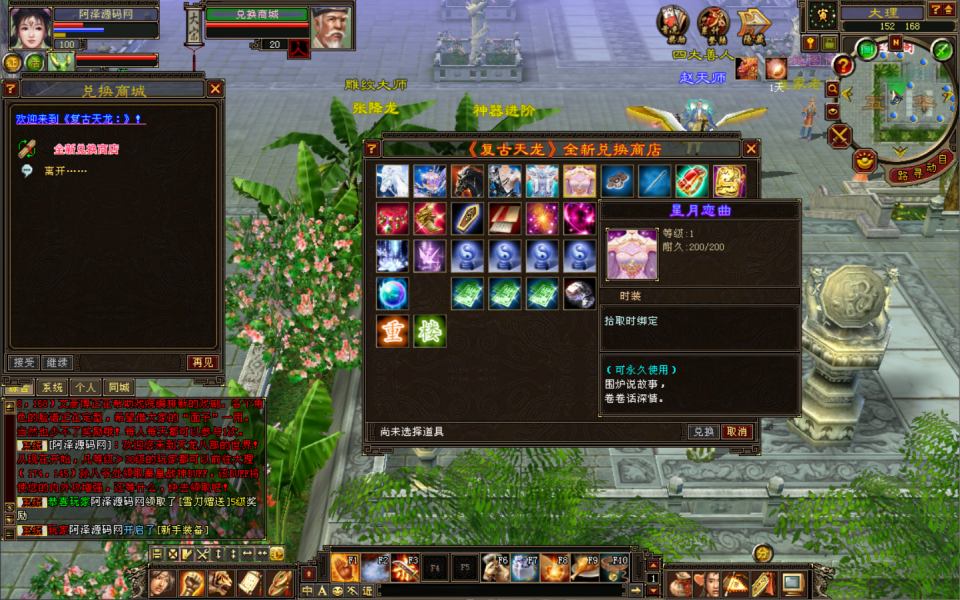Click the 兑换 exchange button
The width and height of the screenshot is (960, 600).
pos(703,432)
